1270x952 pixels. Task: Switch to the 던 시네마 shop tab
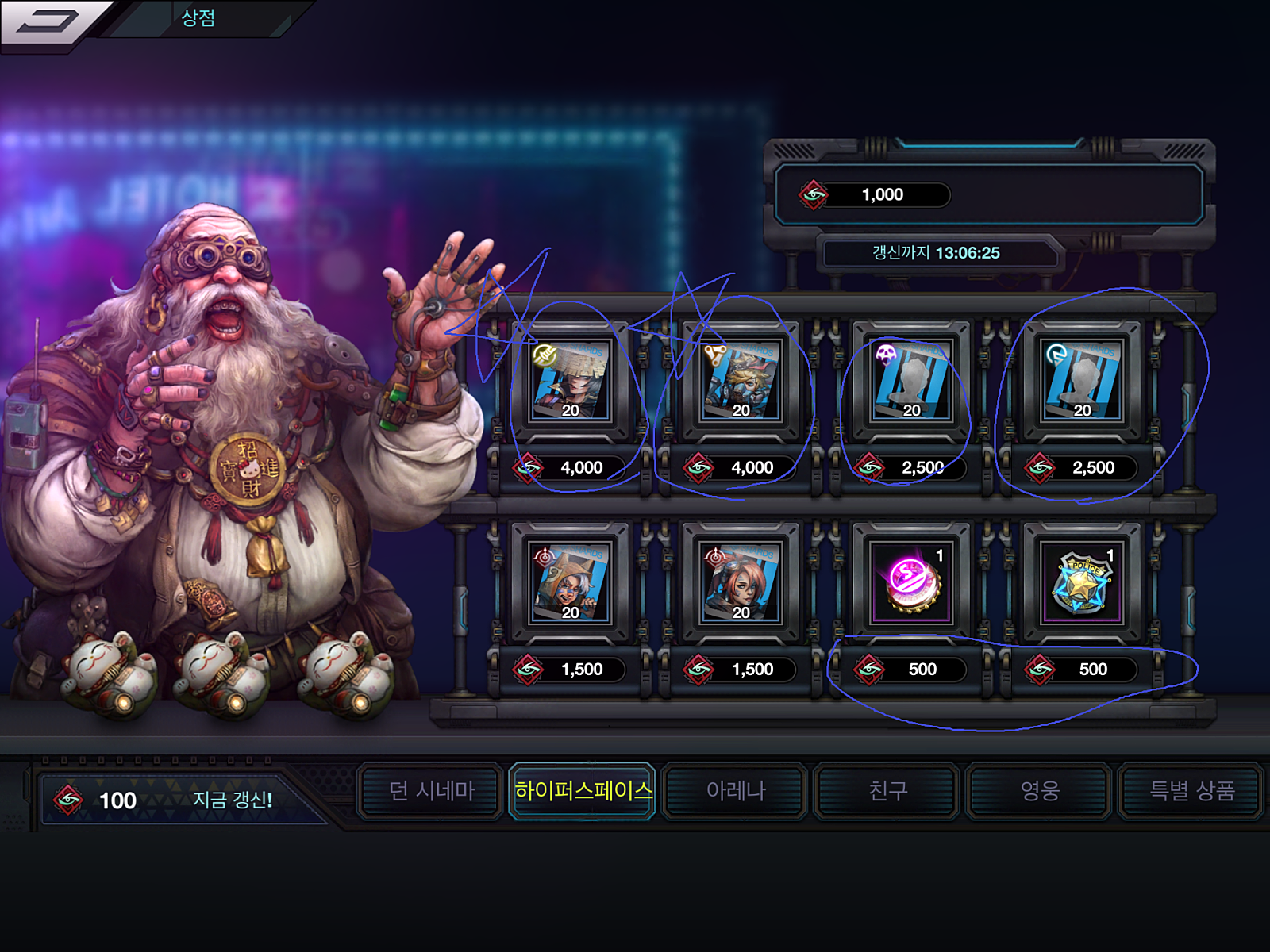pos(431,791)
